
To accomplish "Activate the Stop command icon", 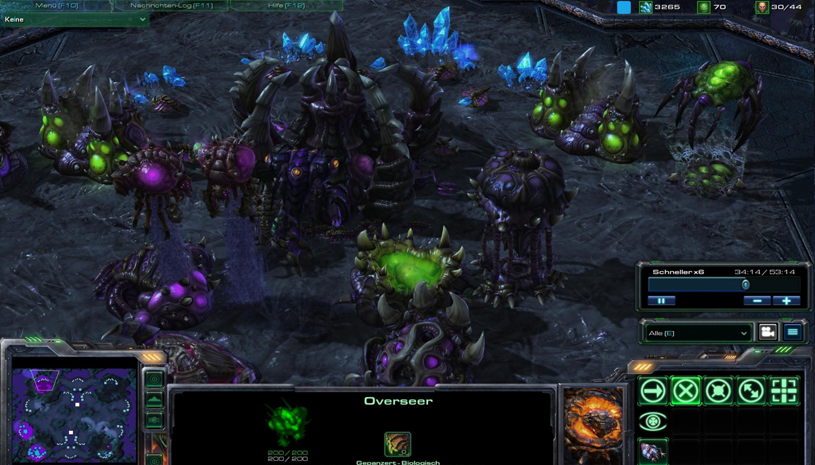I will [685, 391].
